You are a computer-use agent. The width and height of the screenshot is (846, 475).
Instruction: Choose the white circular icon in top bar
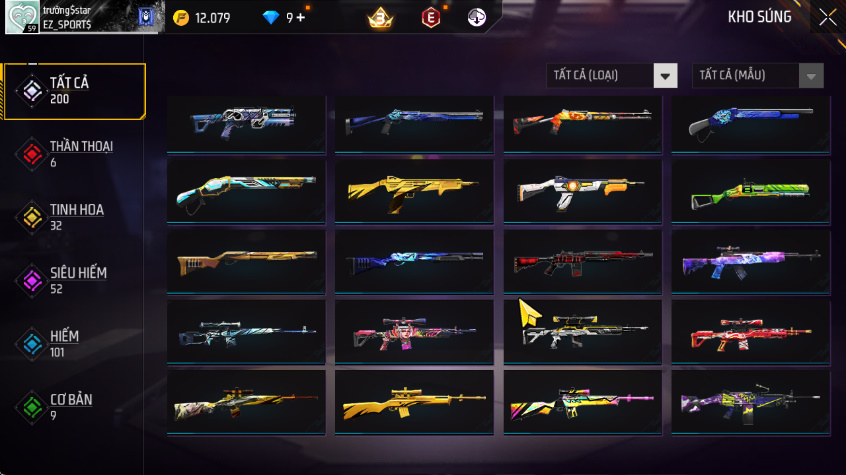tap(476, 17)
